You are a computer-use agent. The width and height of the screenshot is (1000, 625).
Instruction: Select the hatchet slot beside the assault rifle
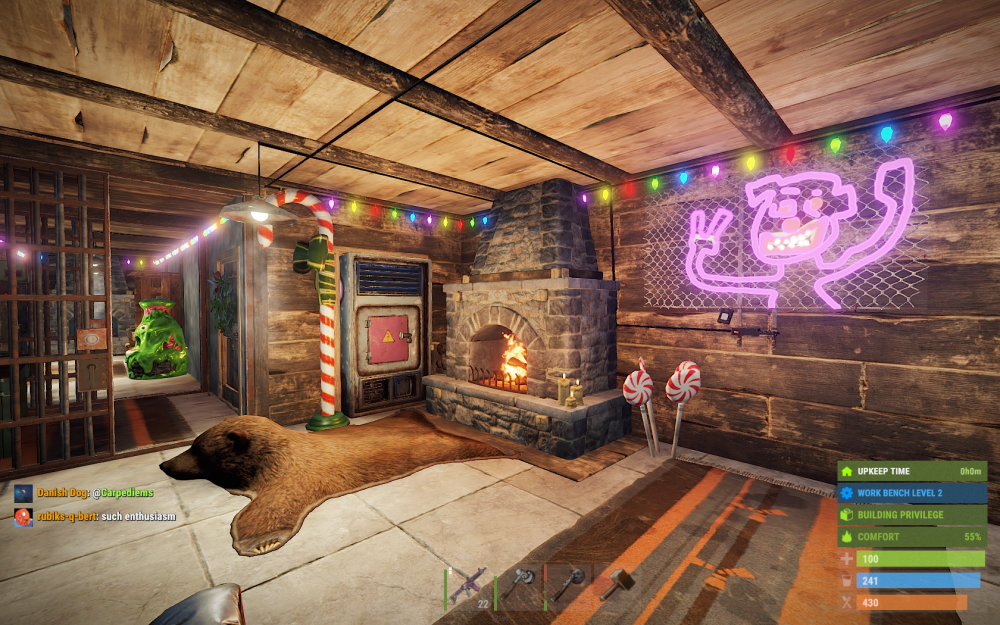[x=518, y=585]
